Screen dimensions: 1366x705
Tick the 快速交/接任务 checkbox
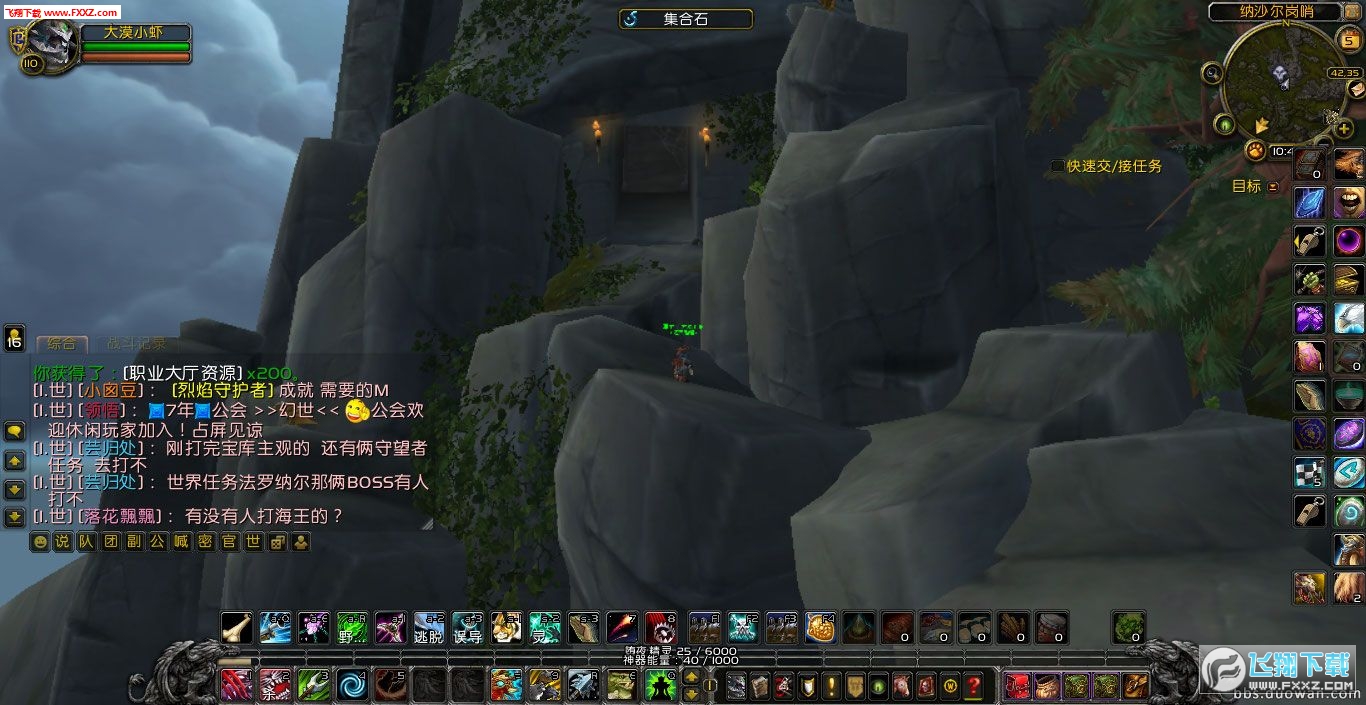tap(1057, 166)
